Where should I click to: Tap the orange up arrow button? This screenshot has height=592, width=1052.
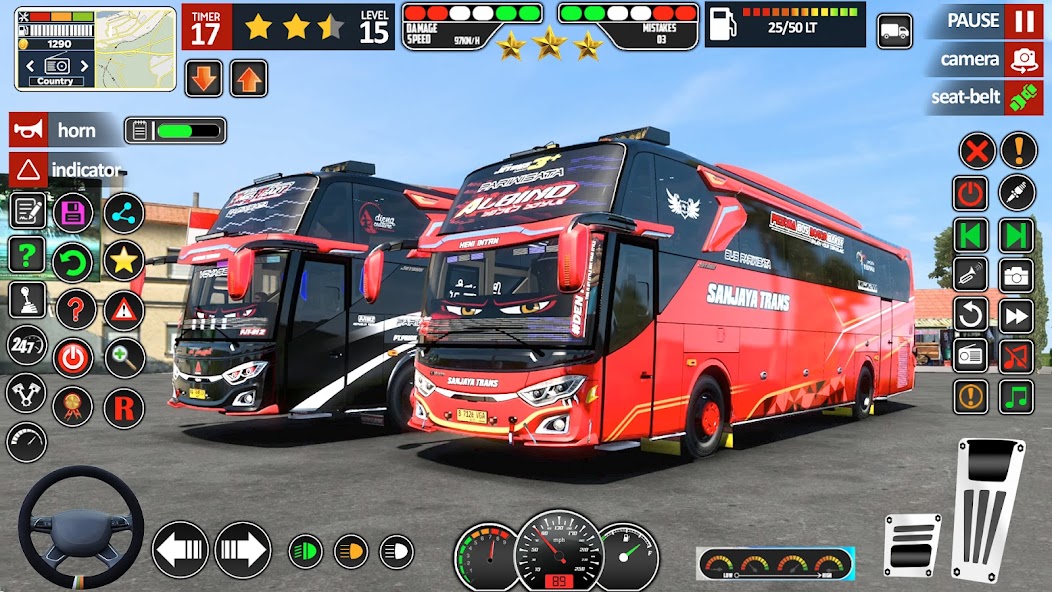(x=249, y=79)
